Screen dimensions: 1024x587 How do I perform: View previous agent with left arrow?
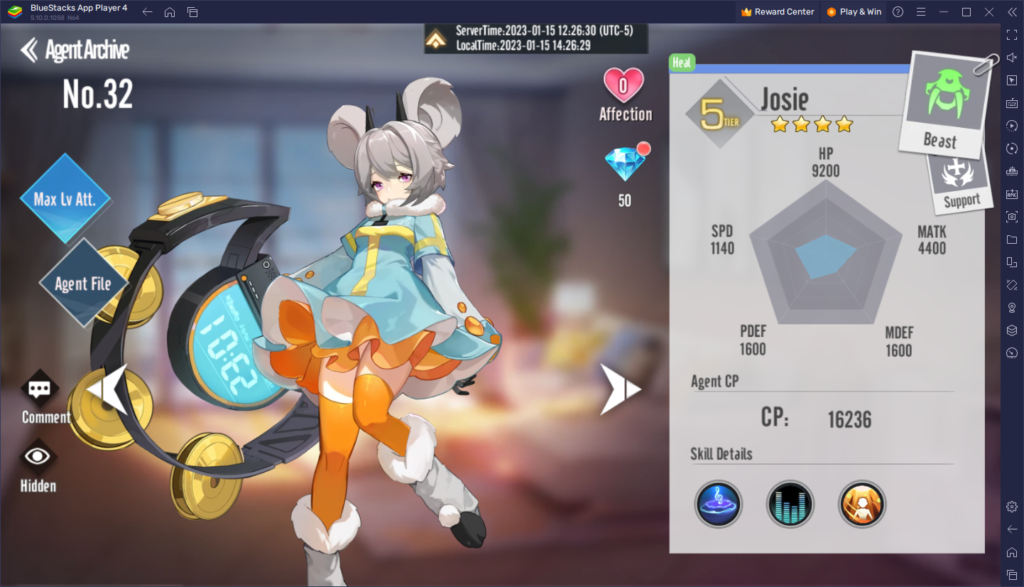click(x=108, y=390)
